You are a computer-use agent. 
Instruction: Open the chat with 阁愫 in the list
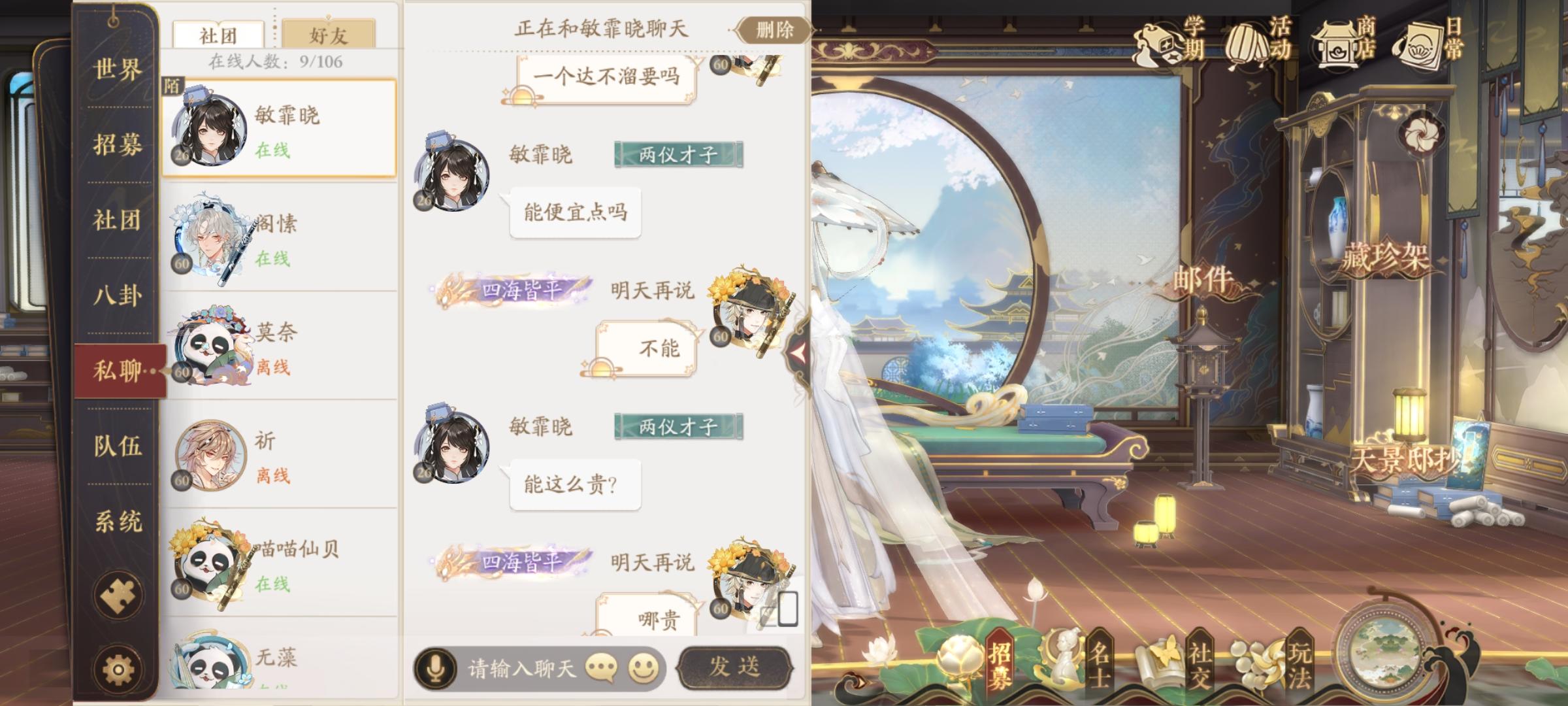[x=281, y=229]
